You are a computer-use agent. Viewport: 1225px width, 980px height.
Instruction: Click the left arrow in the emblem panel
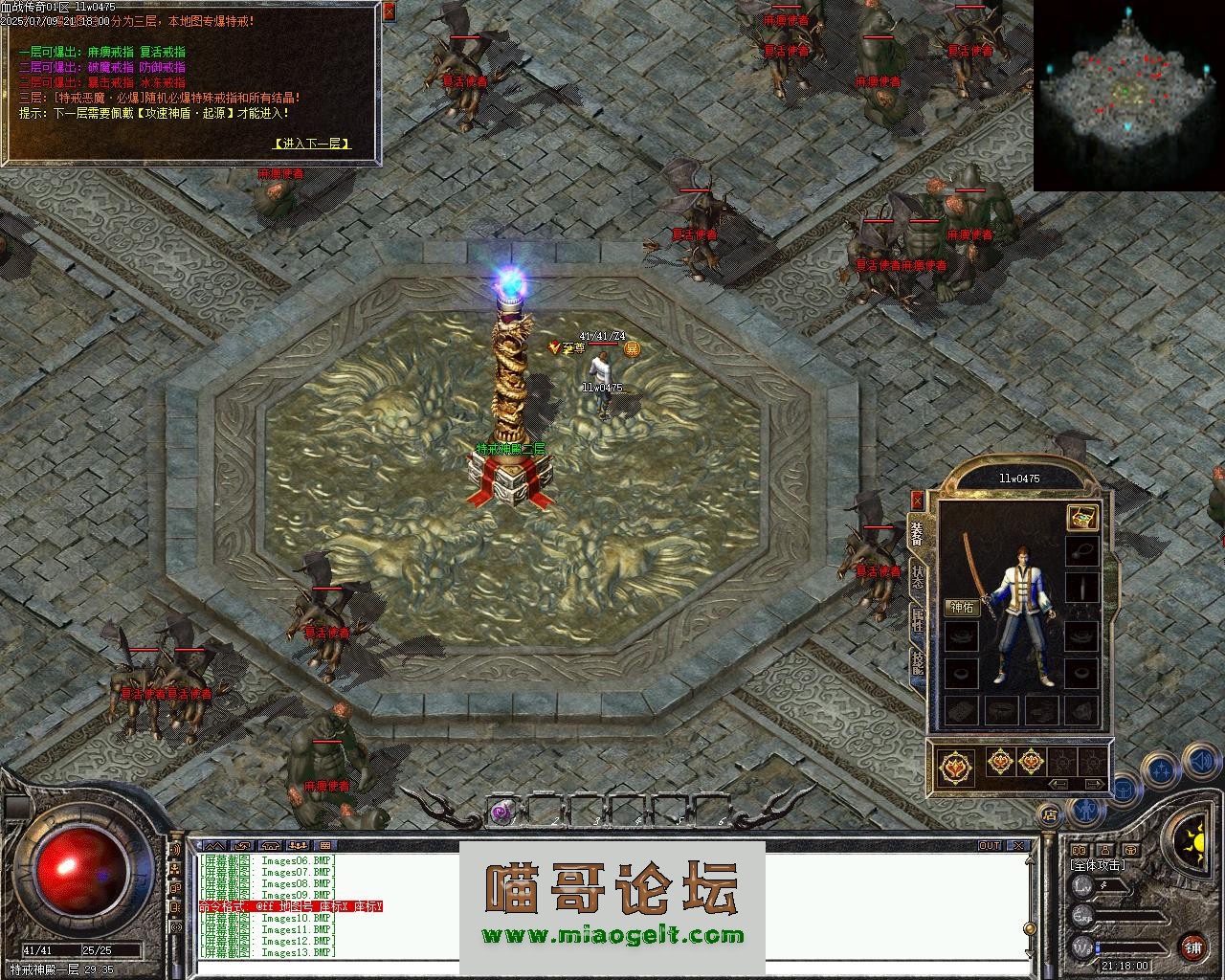click(x=1058, y=784)
